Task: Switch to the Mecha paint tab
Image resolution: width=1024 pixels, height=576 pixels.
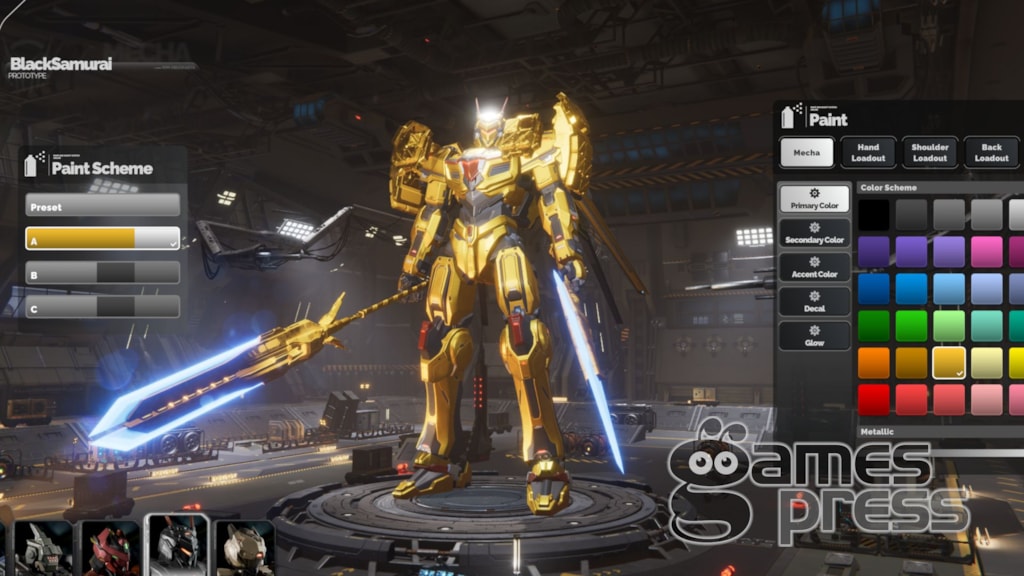Action: 806,152
